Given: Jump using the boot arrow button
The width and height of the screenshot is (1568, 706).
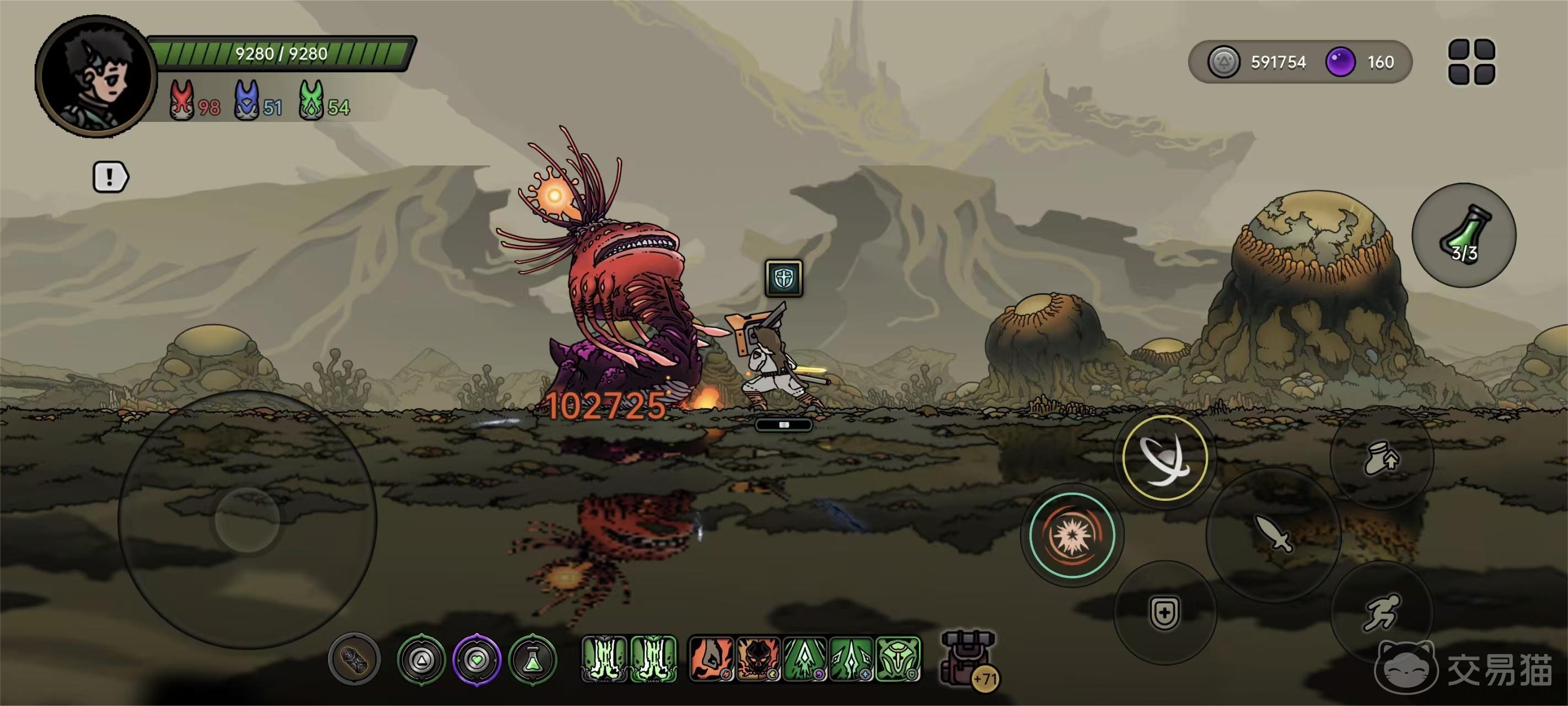Looking at the screenshot, I should 1382,458.
